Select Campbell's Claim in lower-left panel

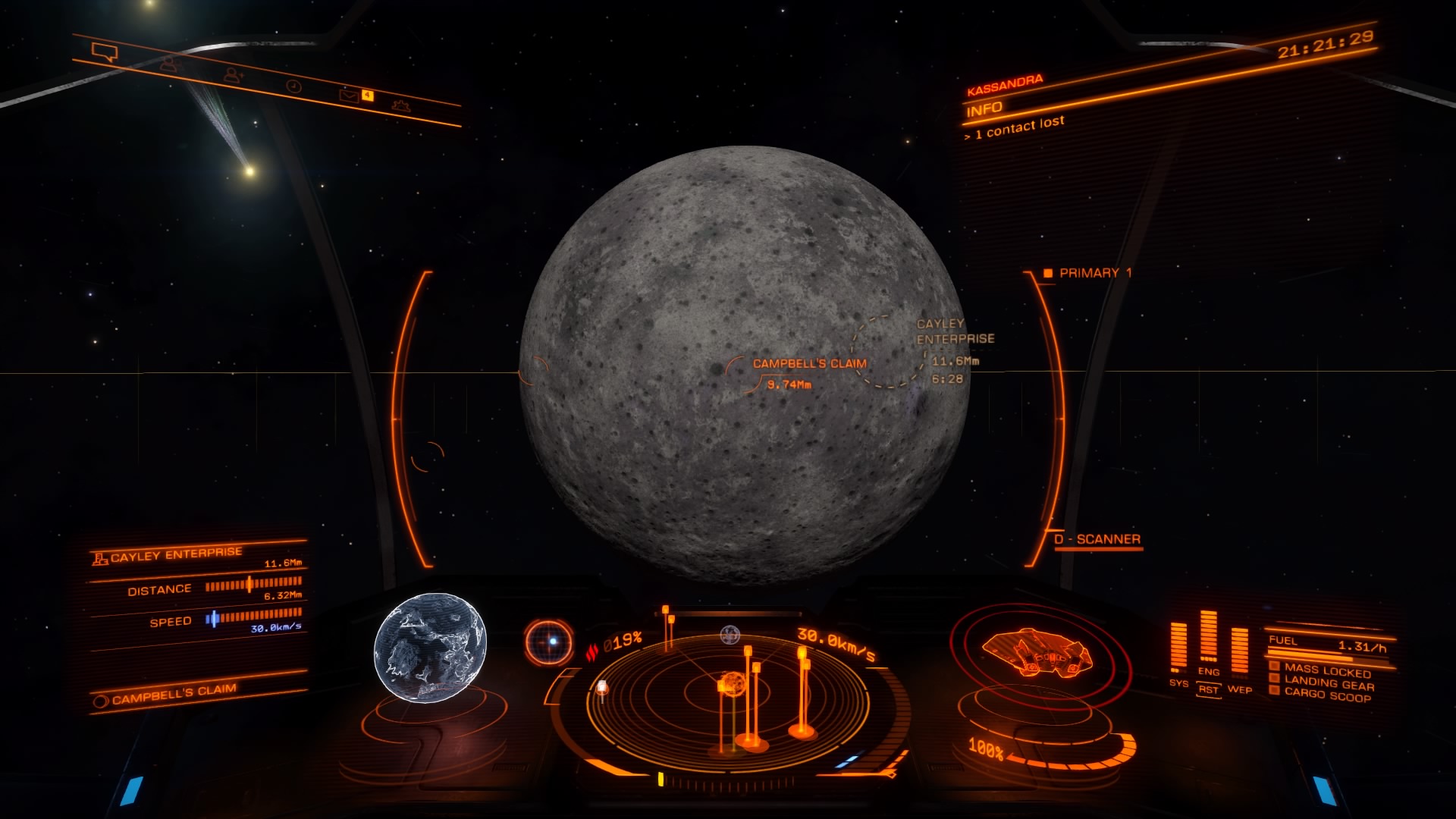(x=174, y=694)
